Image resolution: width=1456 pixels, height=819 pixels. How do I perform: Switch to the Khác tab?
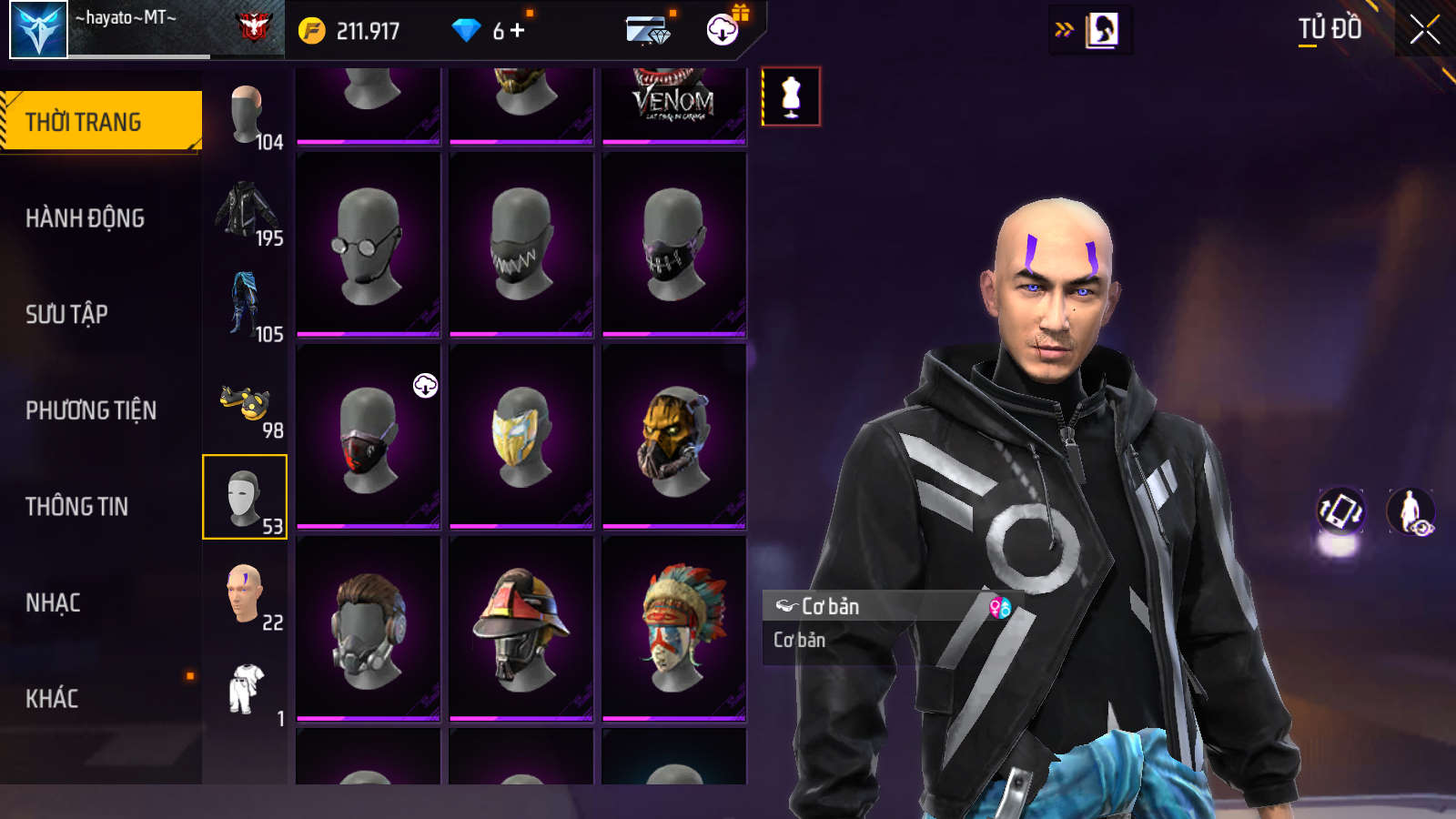[52, 699]
